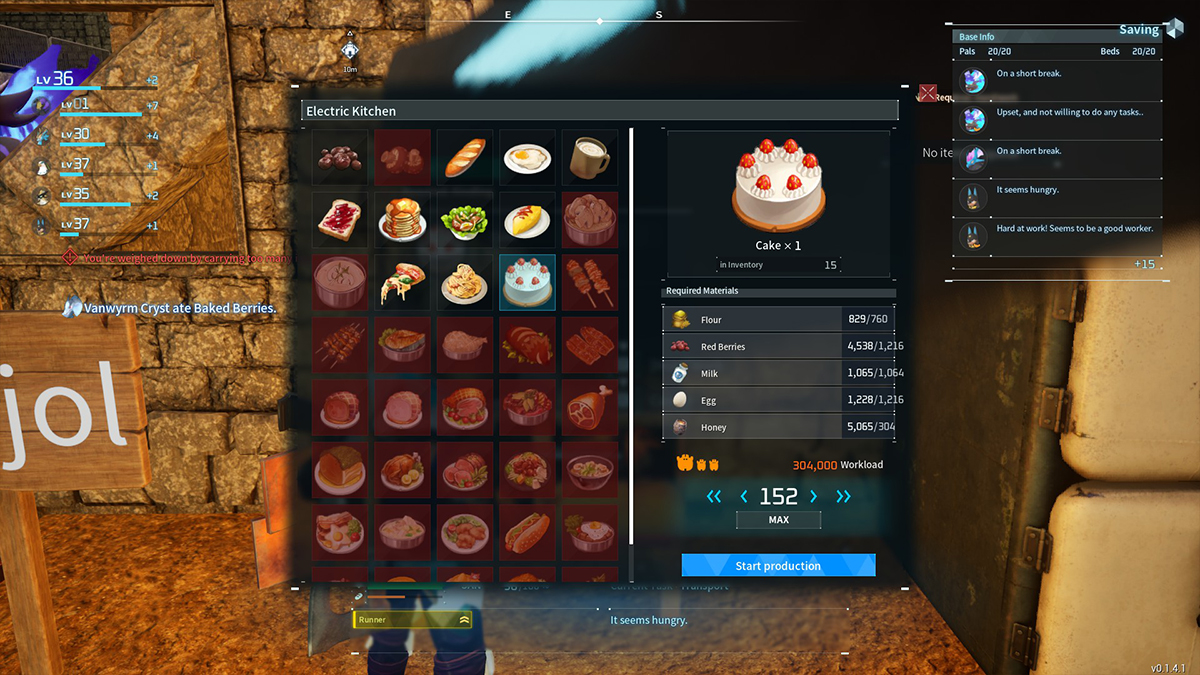Pick the salad recipe
Screen dimensions: 1200x675
click(464, 220)
